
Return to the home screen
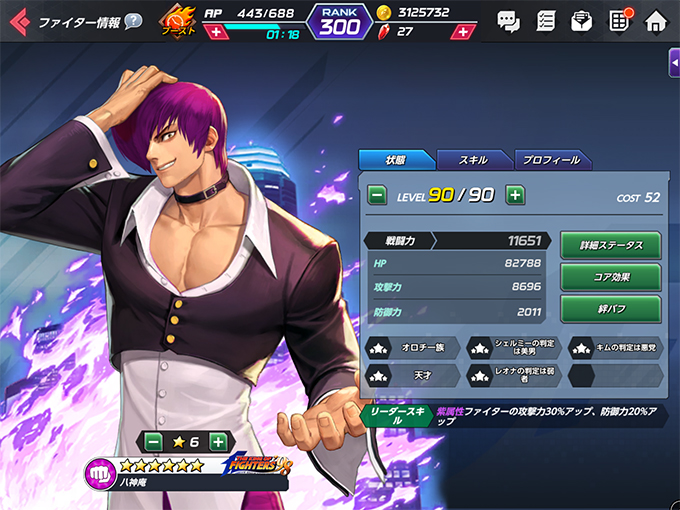click(656, 20)
